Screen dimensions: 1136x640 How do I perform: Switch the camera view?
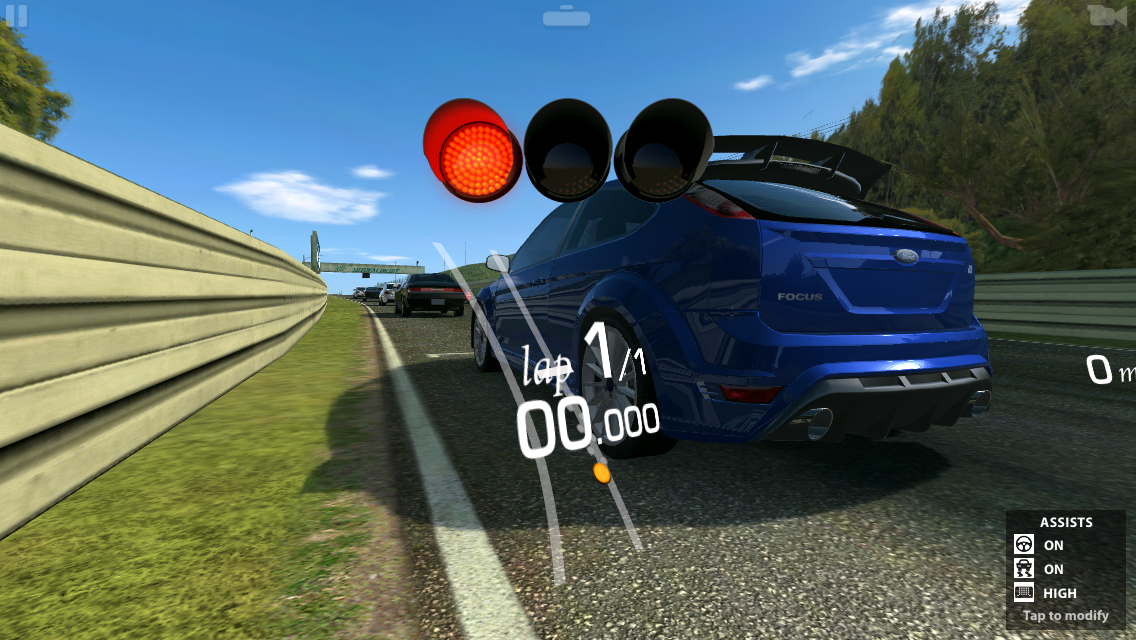(1105, 15)
